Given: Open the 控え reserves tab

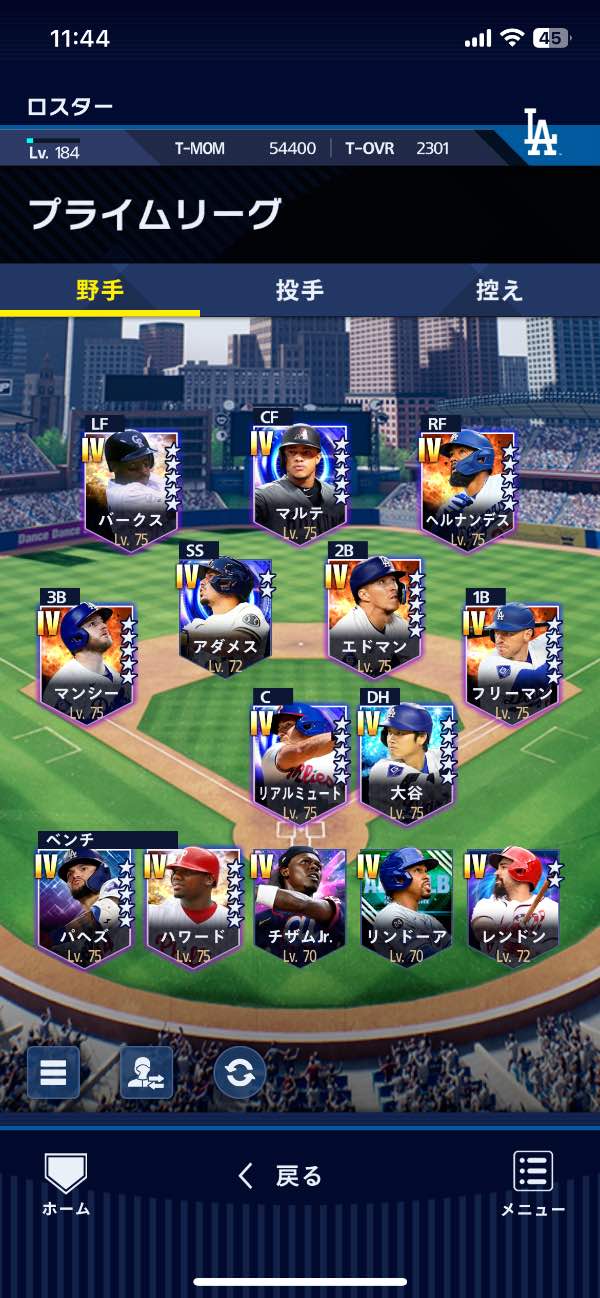Looking at the screenshot, I should click(x=499, y=290).
